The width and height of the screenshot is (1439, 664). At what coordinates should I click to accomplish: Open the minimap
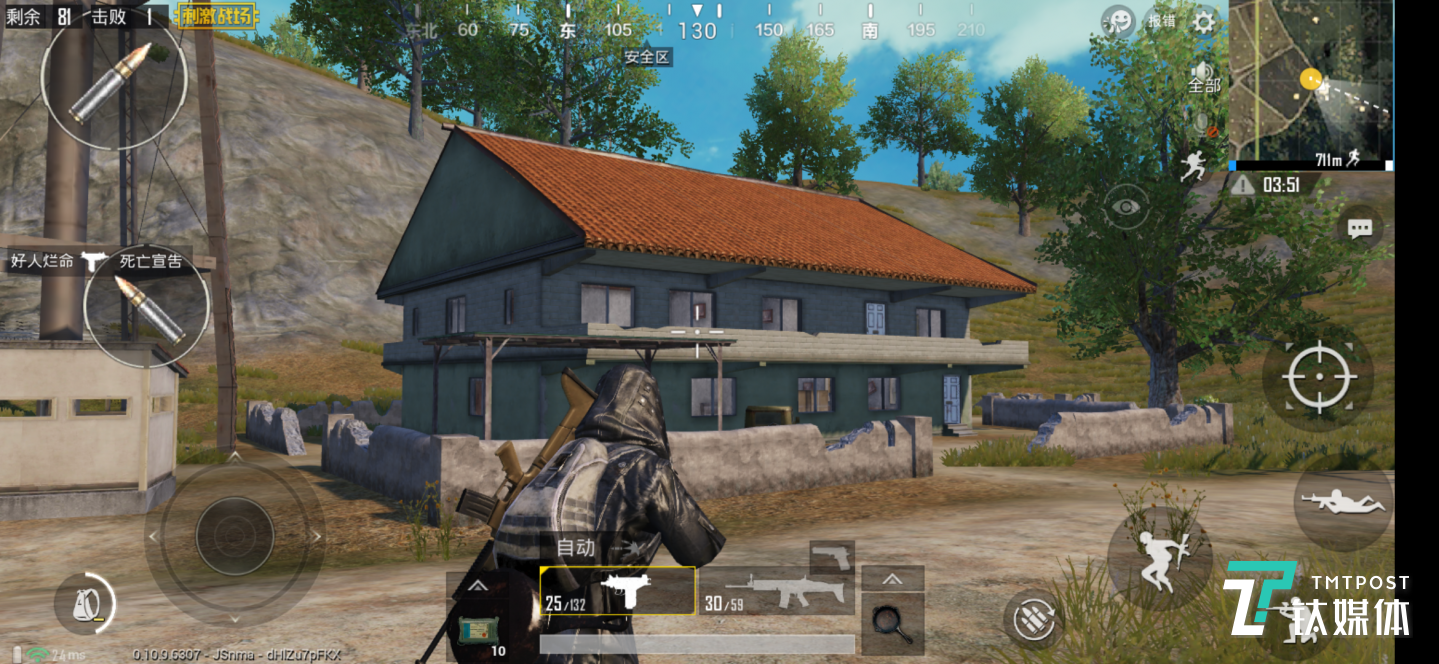pos(1310,83)
